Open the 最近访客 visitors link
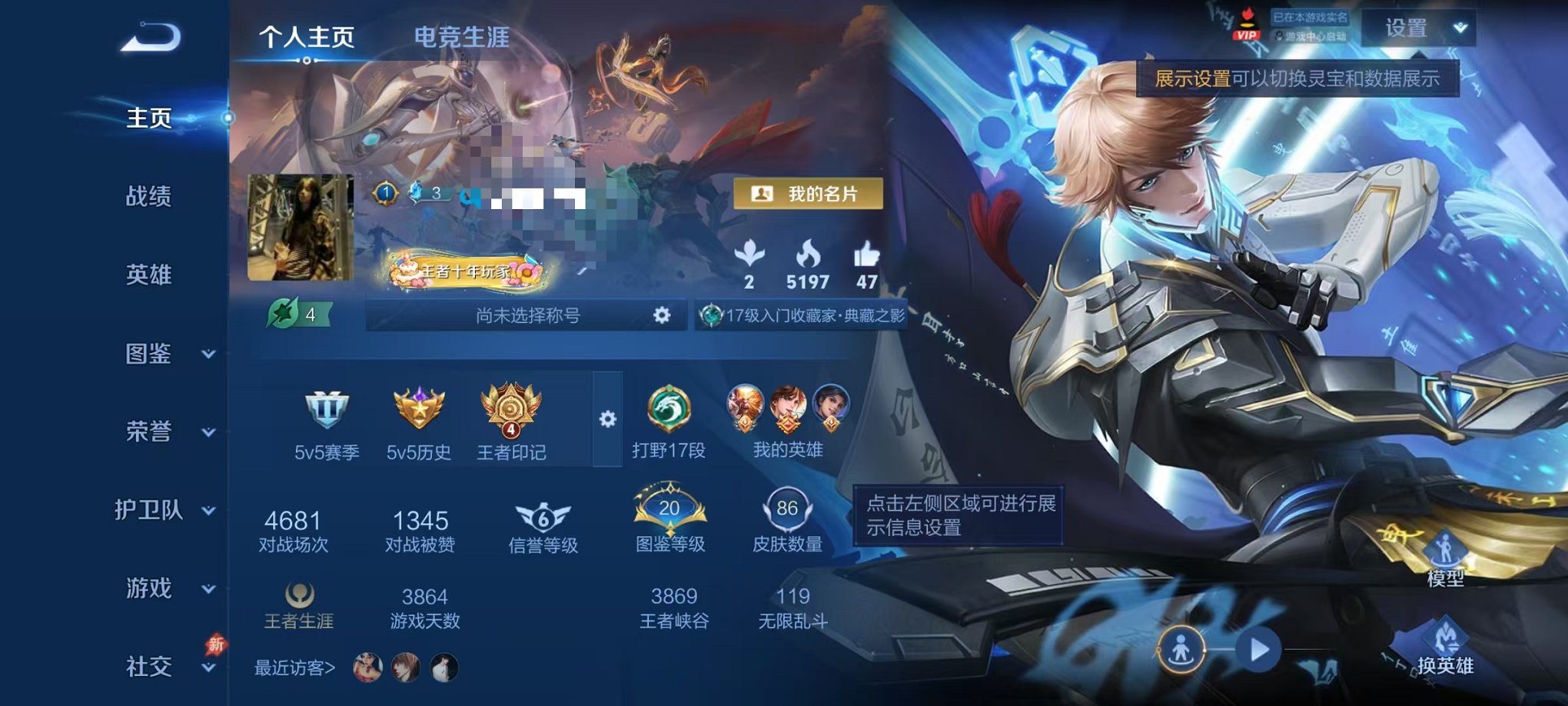 point(294,670)
